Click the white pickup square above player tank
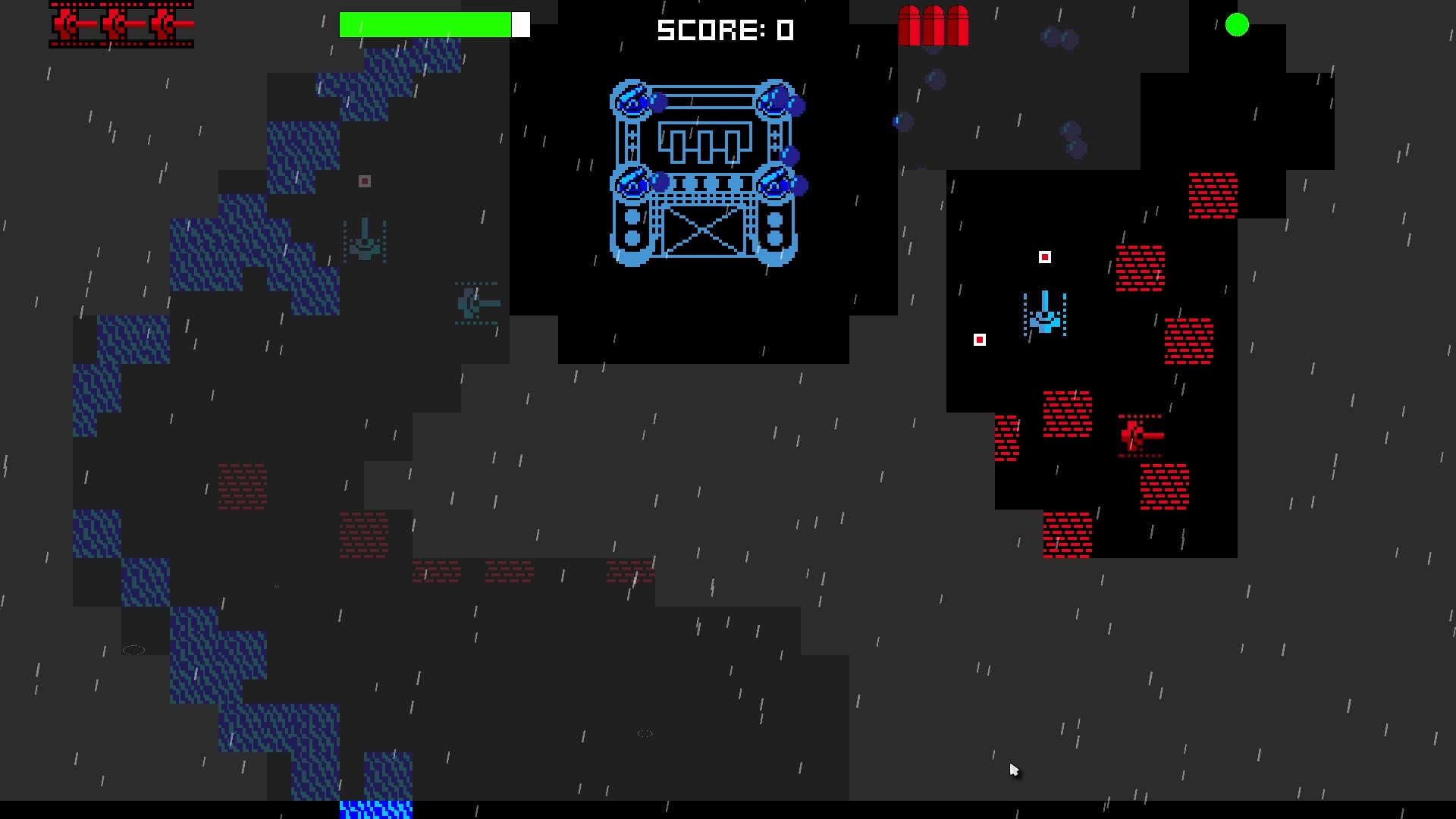The image size is (1456, 819). pyautogui.click(x=1045, y=257)
